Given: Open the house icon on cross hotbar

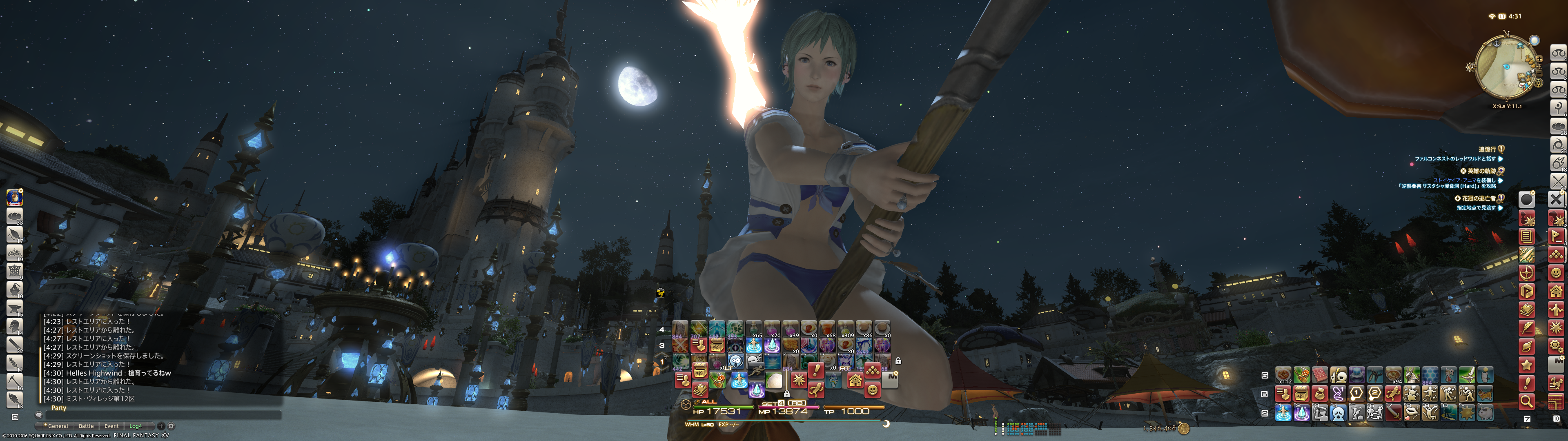Looking at the screenshot, I should click(855, 381).
